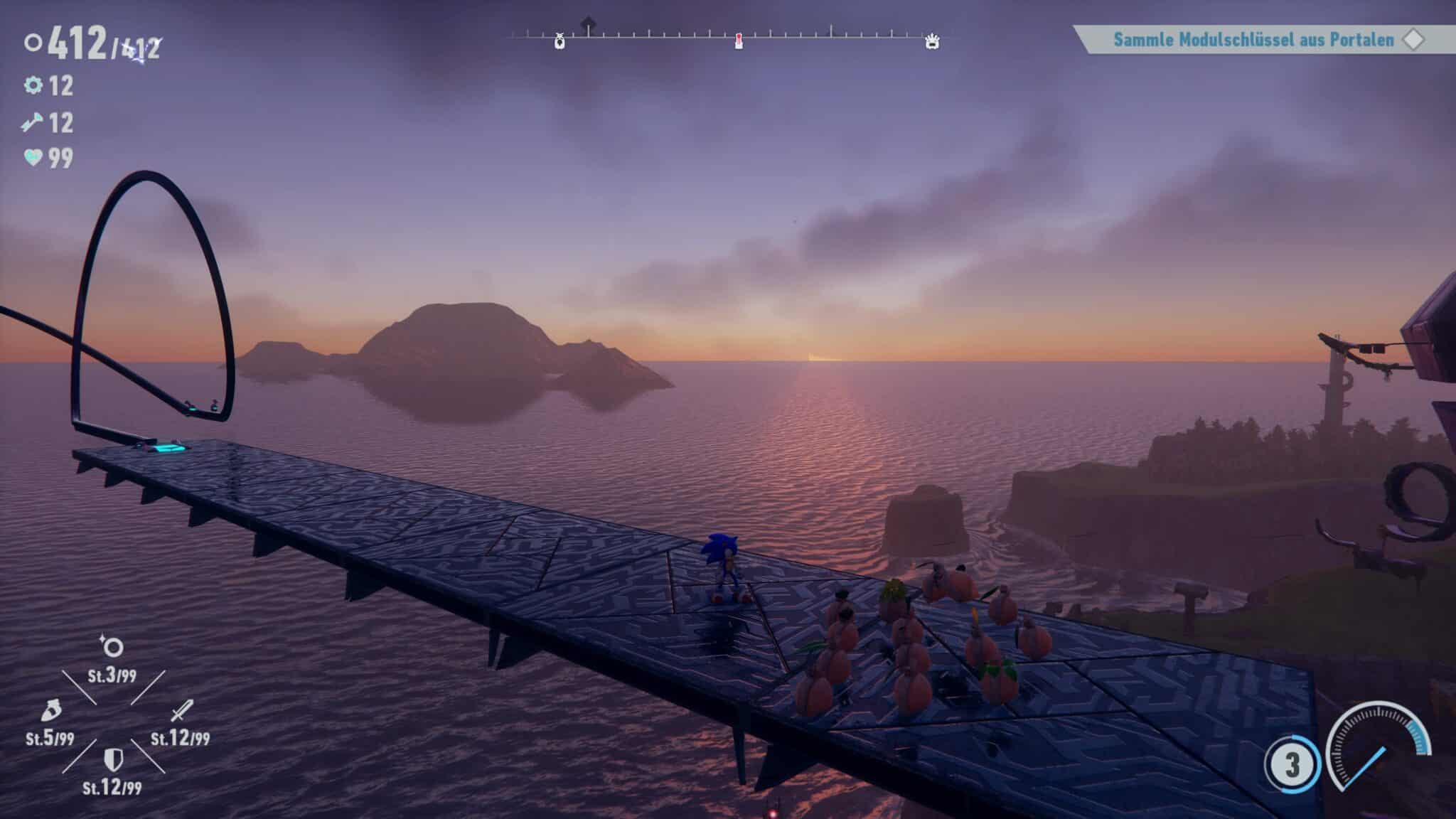Select the shield defense stat icon
The height and width of the screenshot is (819, 1456).
click(x=112, y=759)
